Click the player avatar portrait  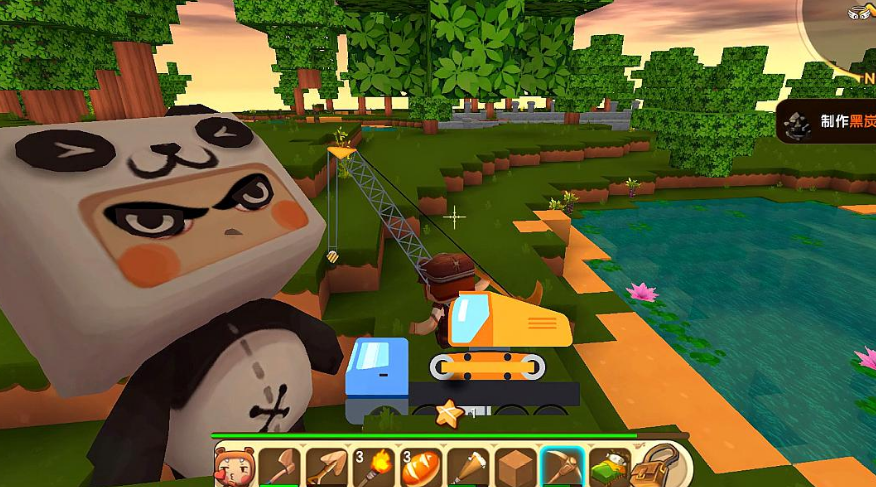click(x=232, y=466)
